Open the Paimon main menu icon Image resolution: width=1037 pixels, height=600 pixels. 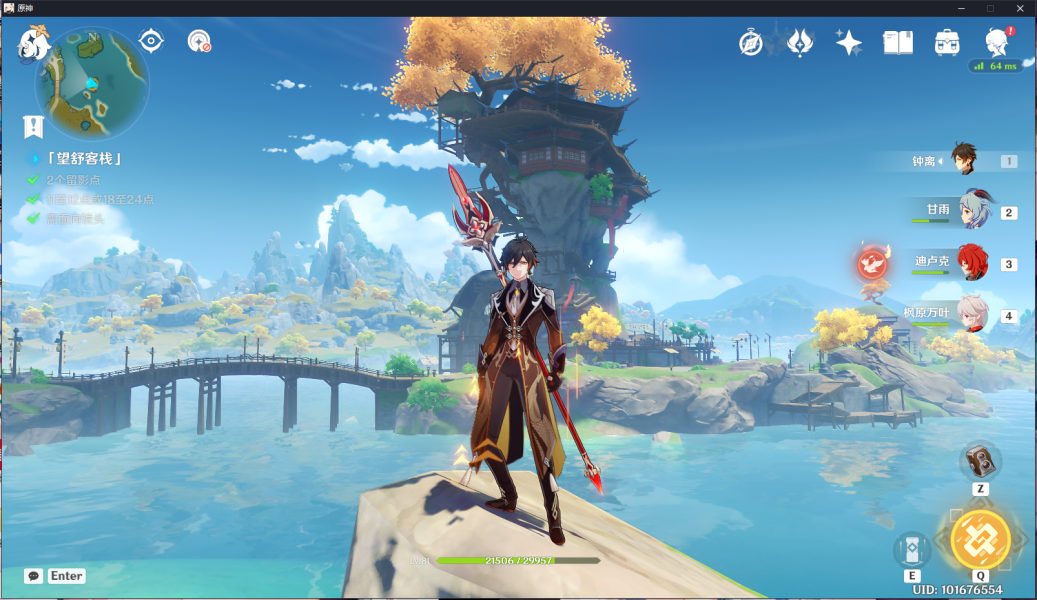(35, 43)
